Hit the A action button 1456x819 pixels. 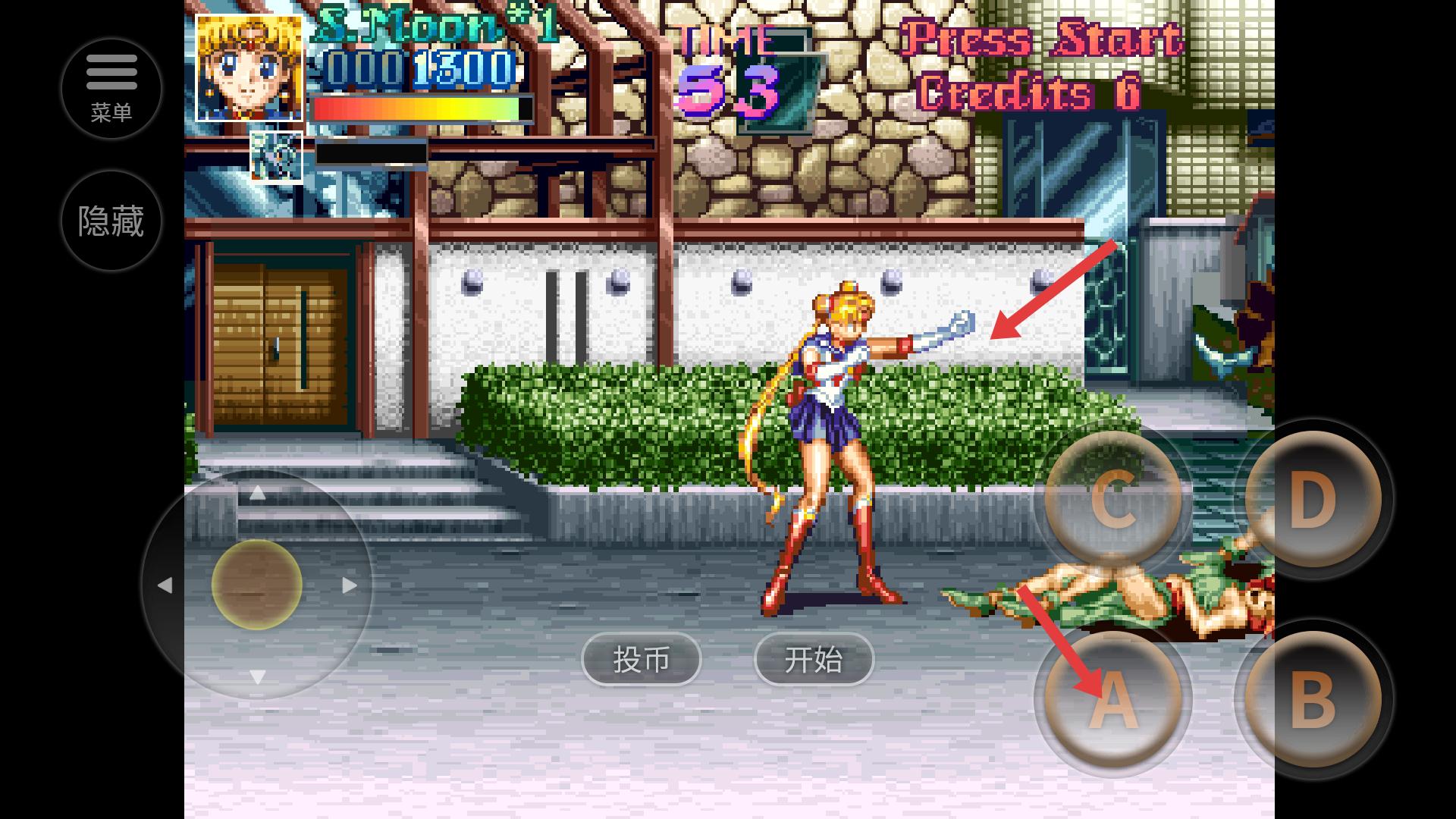1112,699
